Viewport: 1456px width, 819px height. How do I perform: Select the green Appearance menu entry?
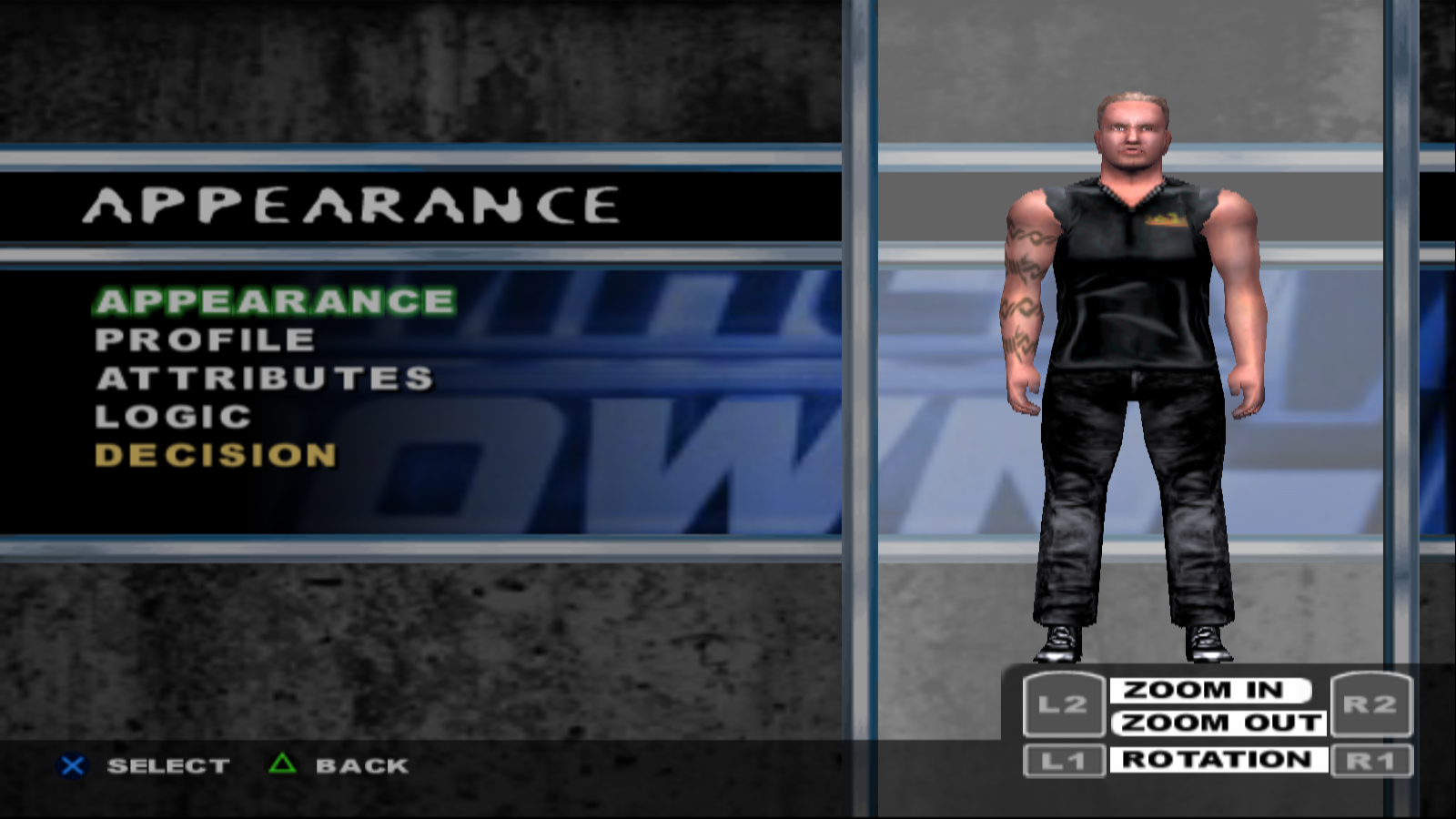[275, 301]
